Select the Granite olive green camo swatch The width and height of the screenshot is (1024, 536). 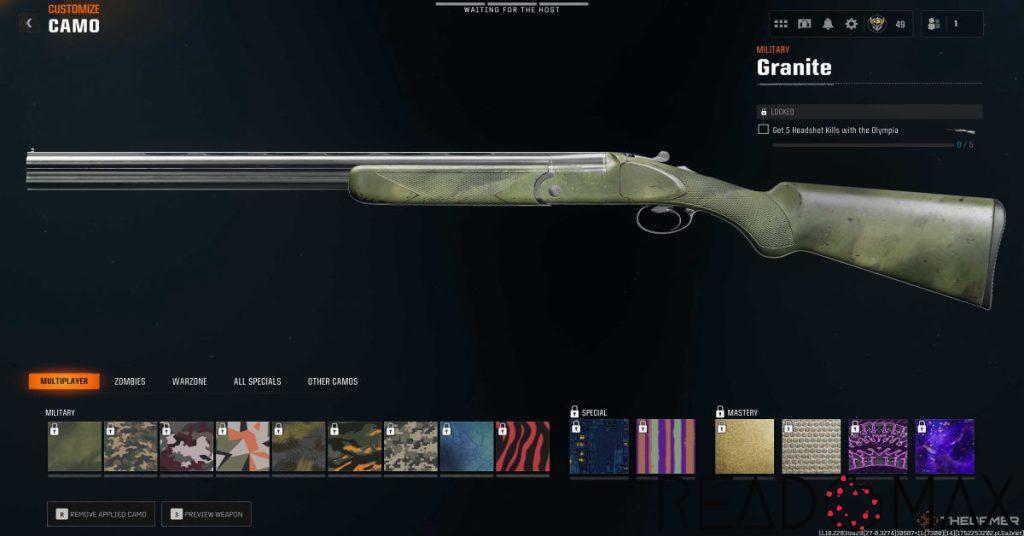click(x=75, y=447)
